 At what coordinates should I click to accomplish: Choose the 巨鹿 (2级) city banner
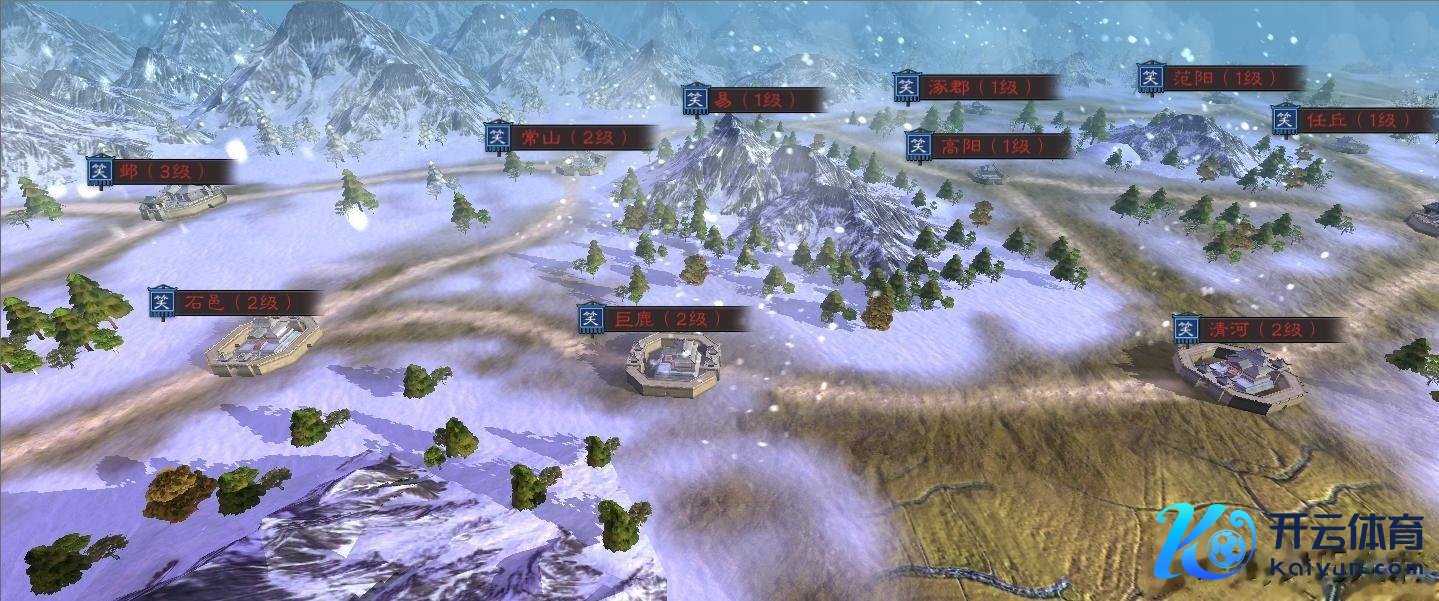point(663,319)
